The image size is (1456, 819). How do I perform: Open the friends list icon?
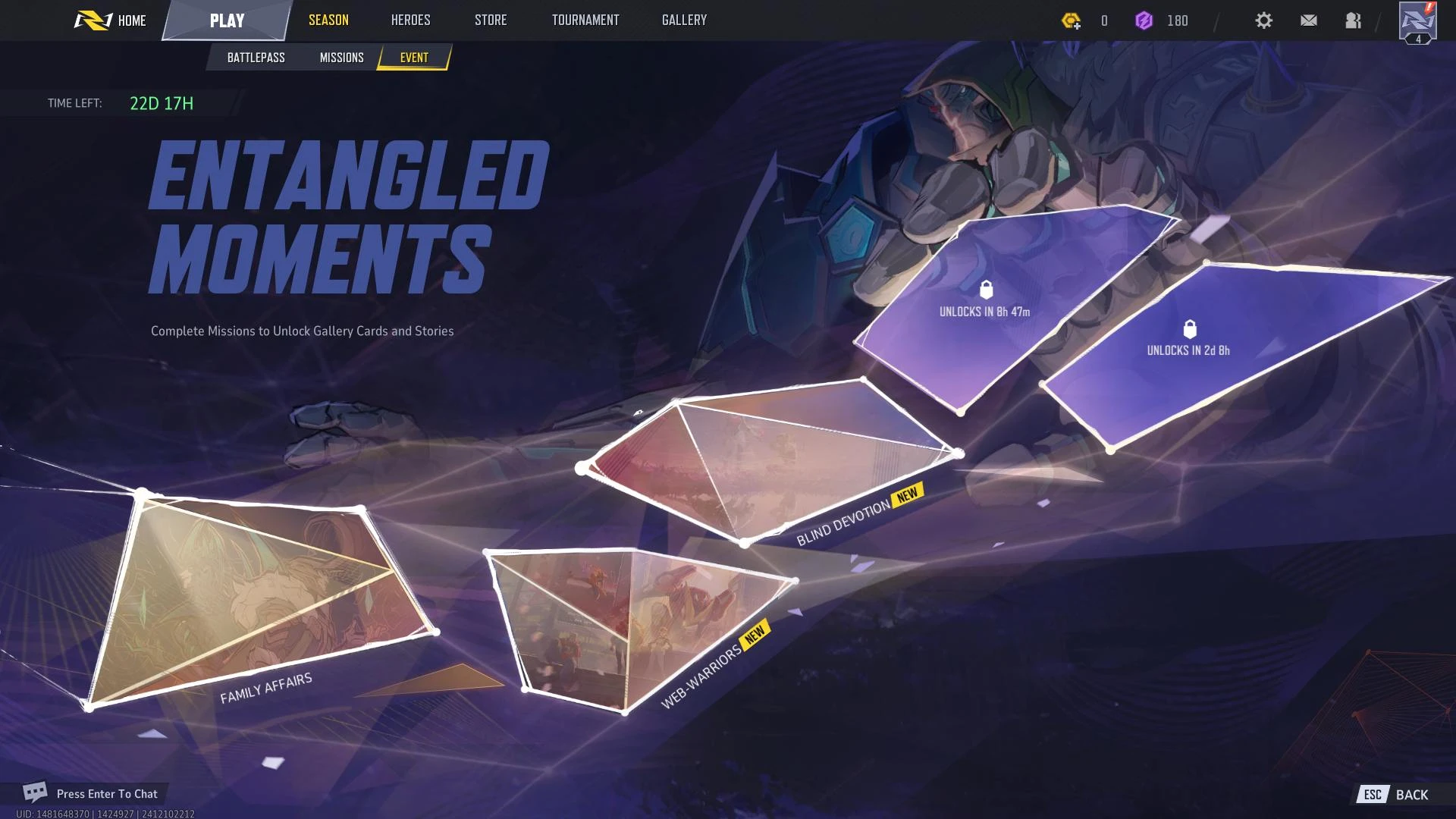click(1353, 20)
